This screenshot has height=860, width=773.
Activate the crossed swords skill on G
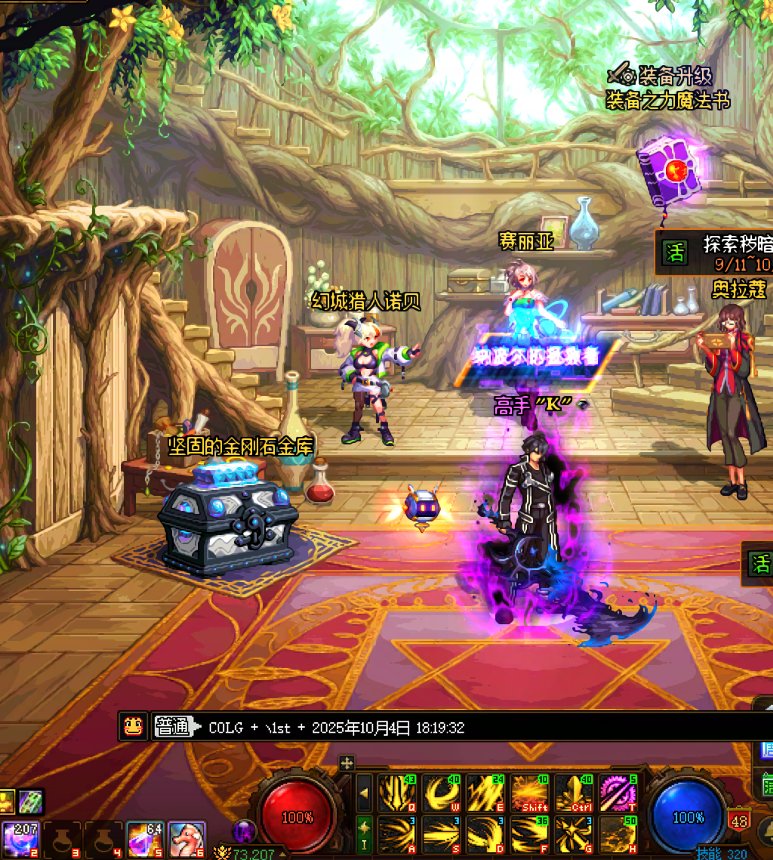[573, 834]
